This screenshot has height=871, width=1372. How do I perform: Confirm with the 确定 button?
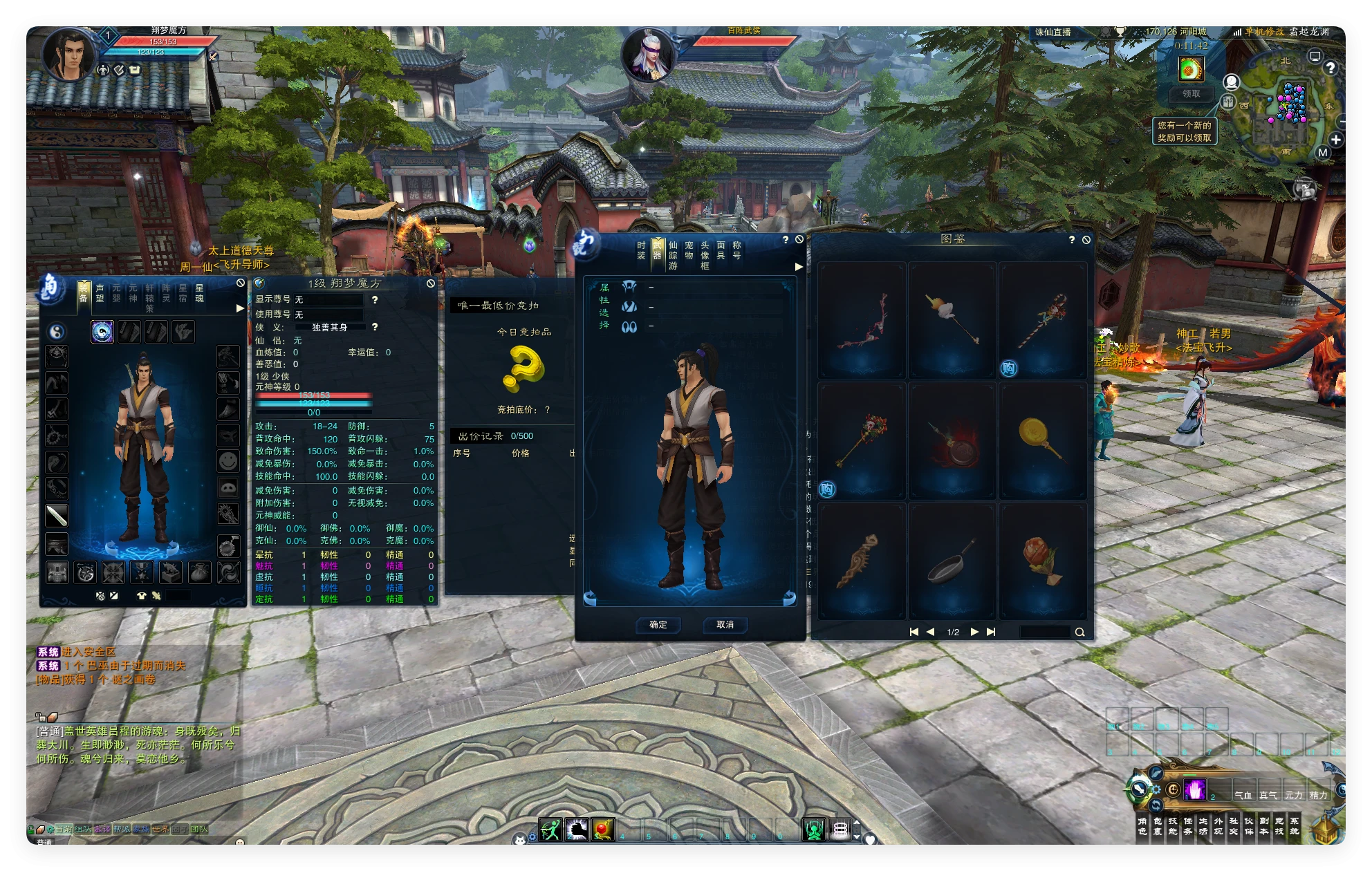tap(658, 625)
